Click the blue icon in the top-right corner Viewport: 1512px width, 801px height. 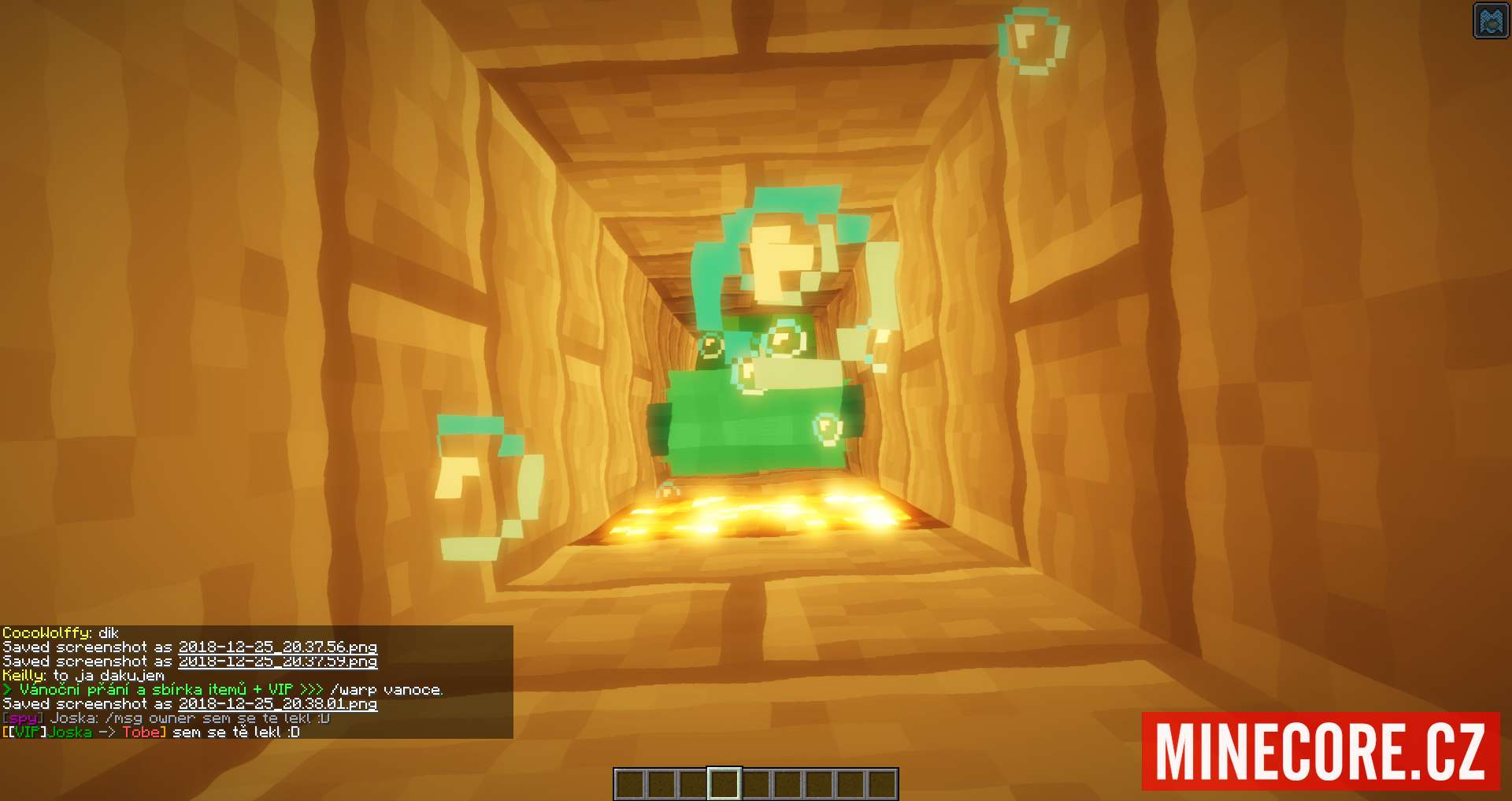click(x=1490, y=20)
